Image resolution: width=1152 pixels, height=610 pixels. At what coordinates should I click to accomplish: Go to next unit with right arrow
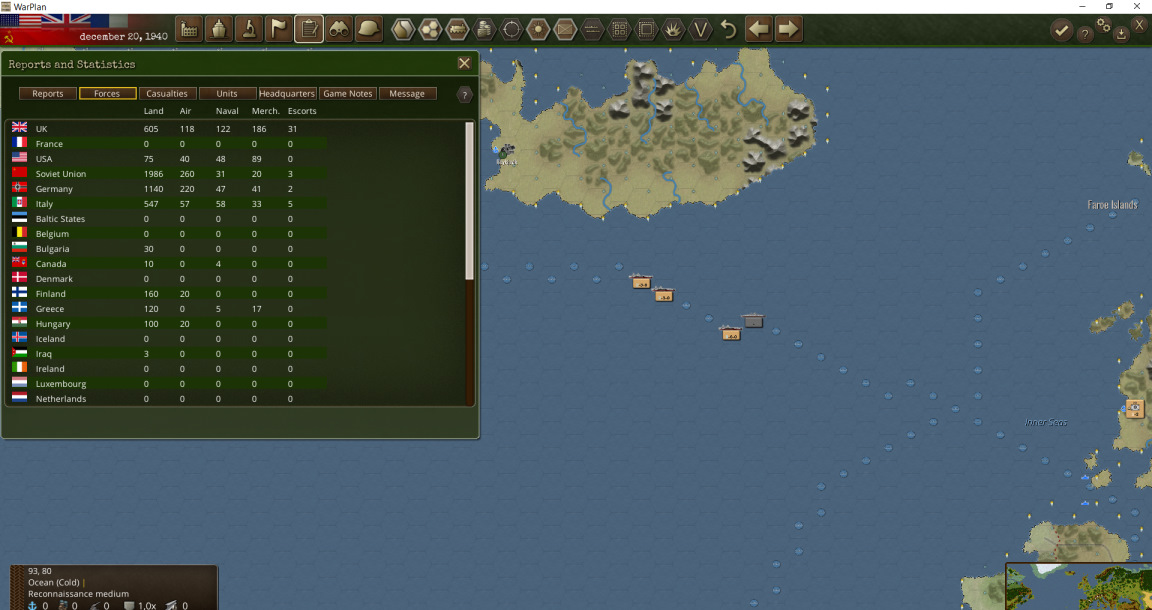[789, 29]
